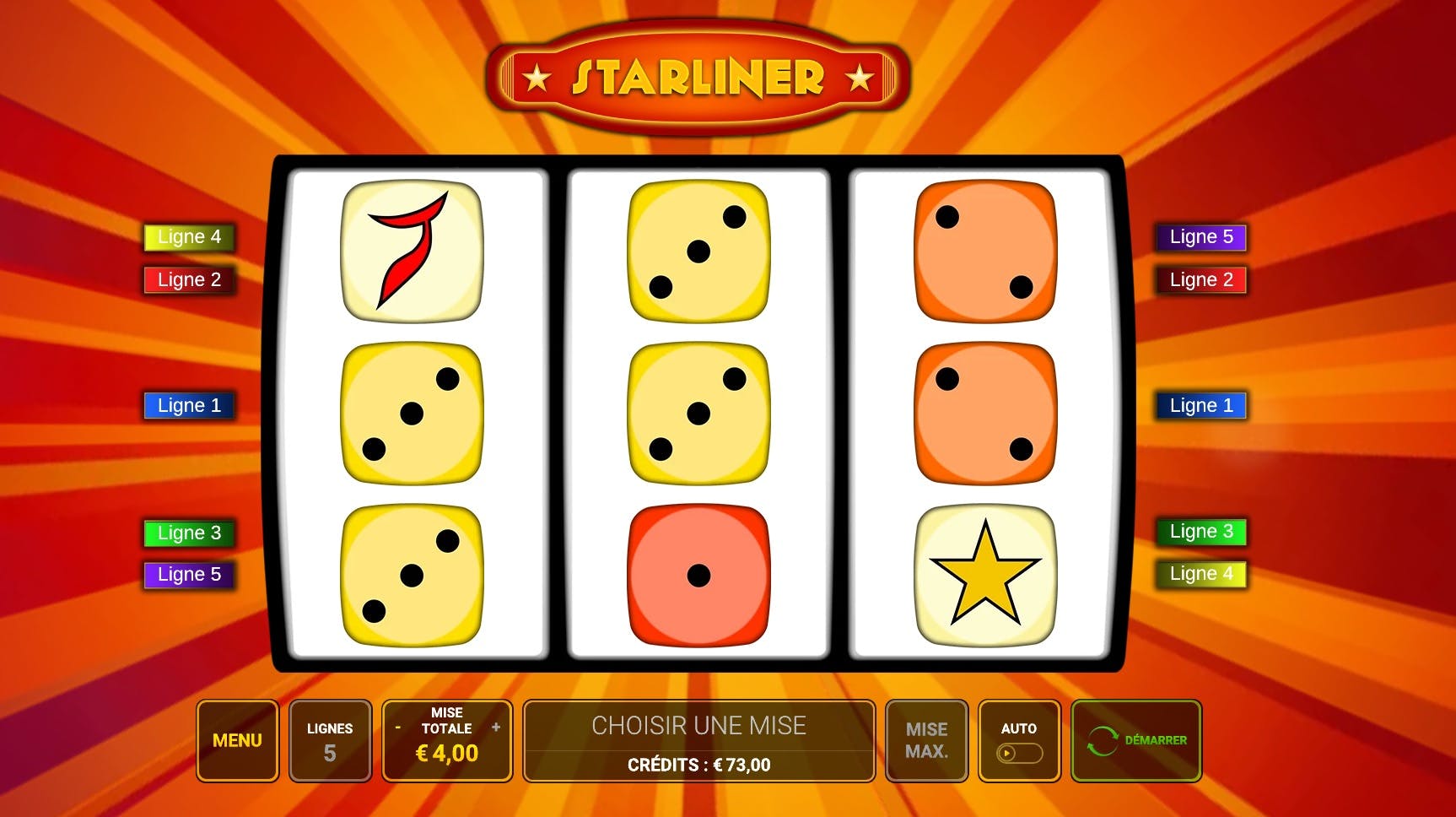The height and width of the screenshot is (817, 1456).
Task: Open the MISE TOTALE bet panel
Action: point(447,740)
